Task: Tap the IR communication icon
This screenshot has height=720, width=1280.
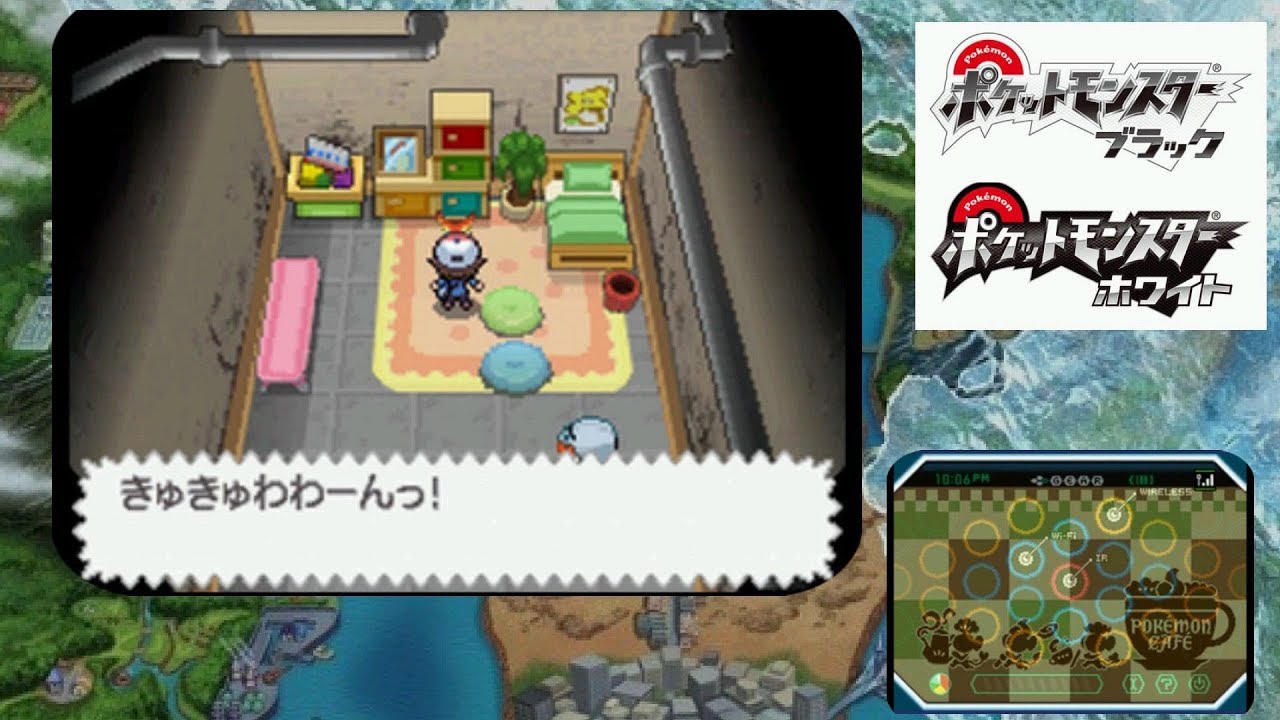Action: tap(1069, 580)
